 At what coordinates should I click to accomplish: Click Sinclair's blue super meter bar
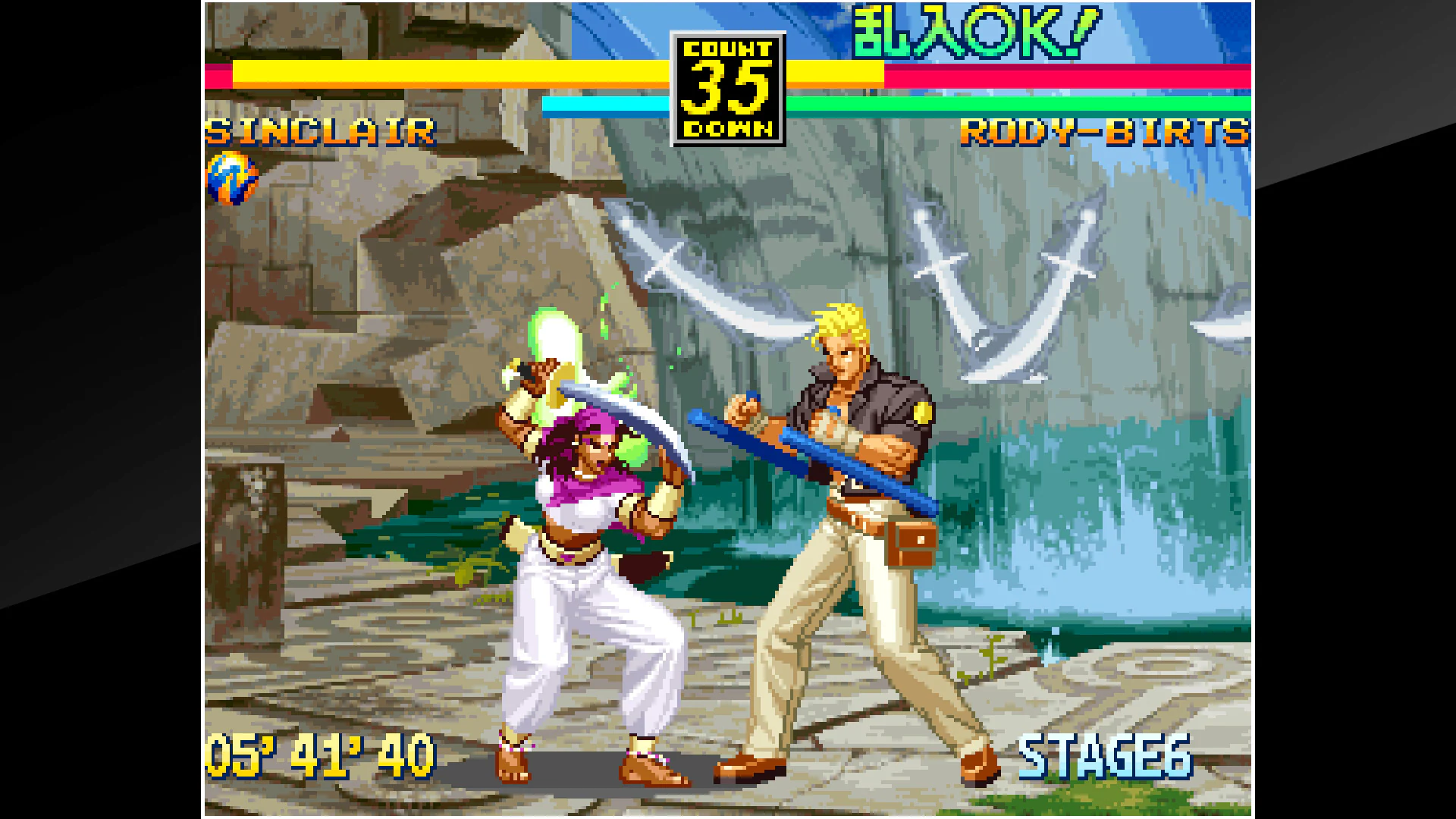607,103
